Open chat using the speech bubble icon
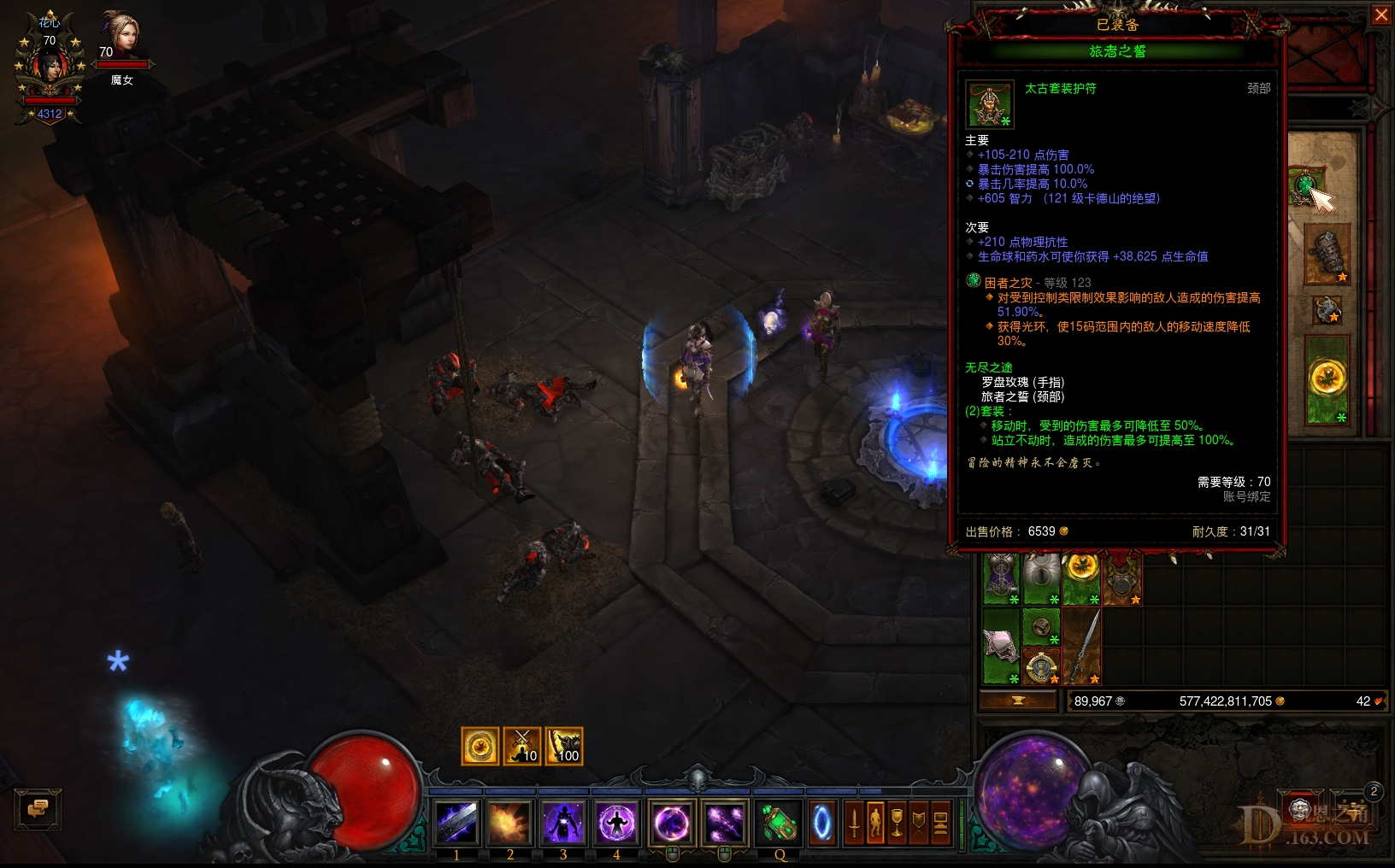Viewport: 1395px width, 868px height. pyautogui.click(x=38, y=809)
